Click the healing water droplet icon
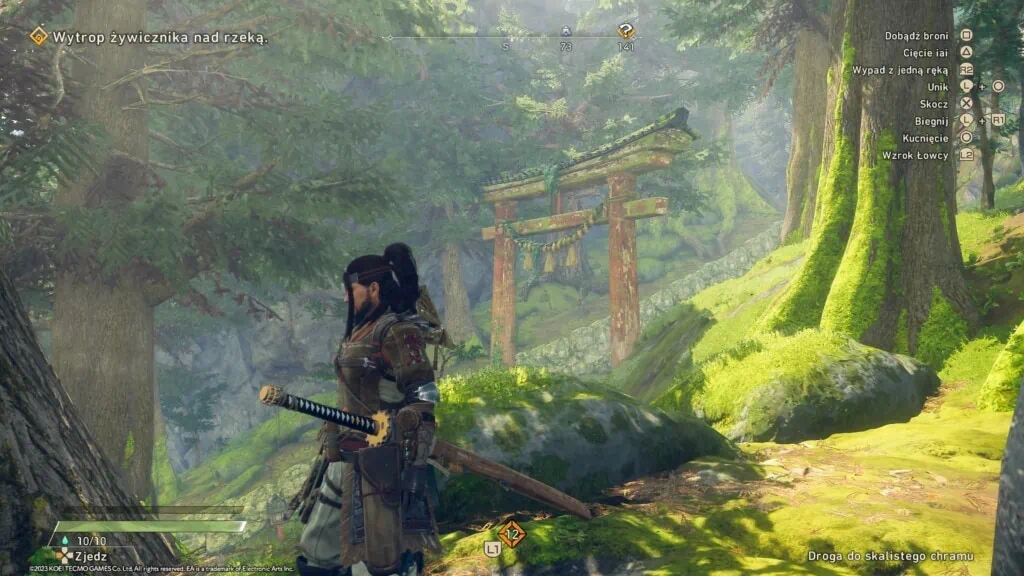1024x576 pixels. 66,540
